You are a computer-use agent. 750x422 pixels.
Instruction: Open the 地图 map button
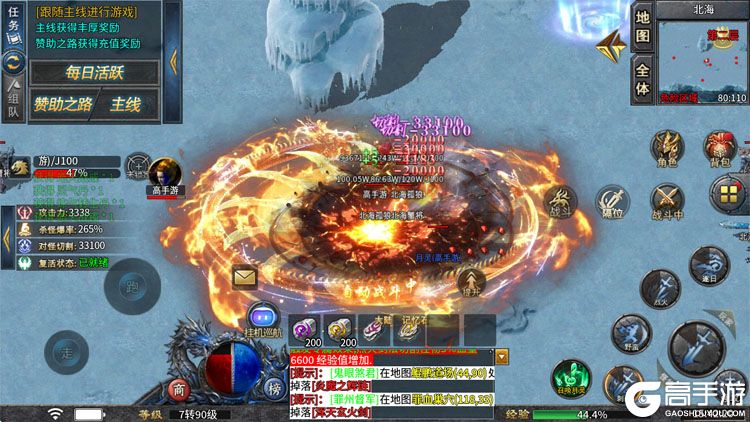point(644,27)
